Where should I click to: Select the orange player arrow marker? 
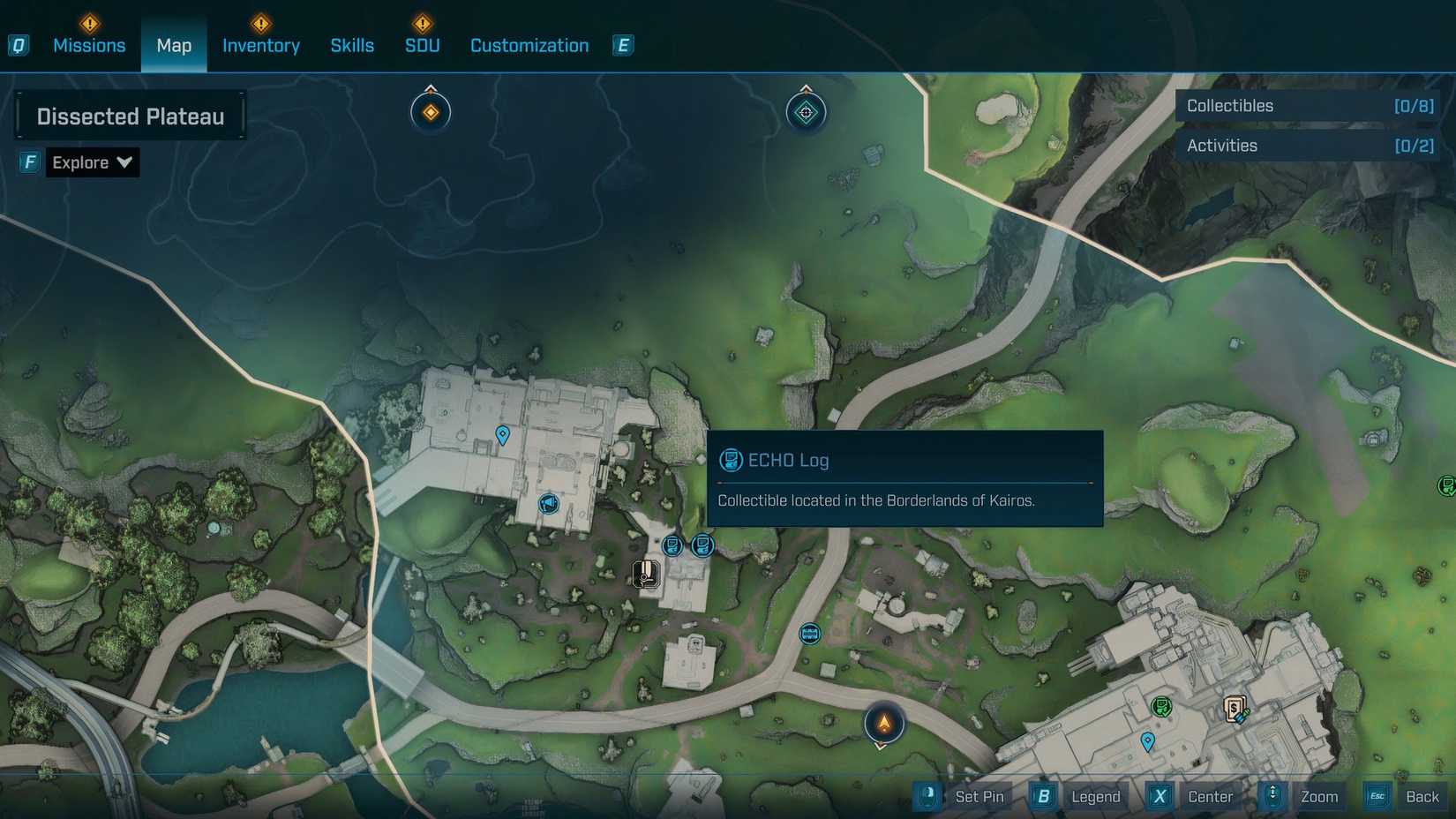(883, 724)
